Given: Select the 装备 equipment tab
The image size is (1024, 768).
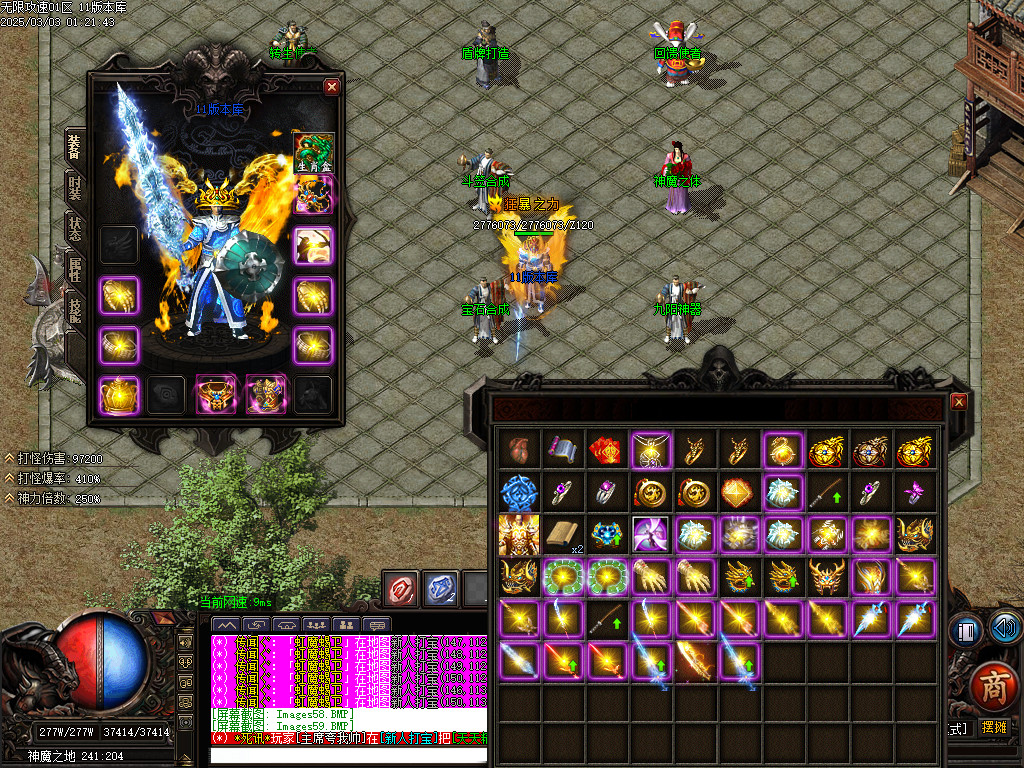Looking at the screenshot, I should (75, 147).
